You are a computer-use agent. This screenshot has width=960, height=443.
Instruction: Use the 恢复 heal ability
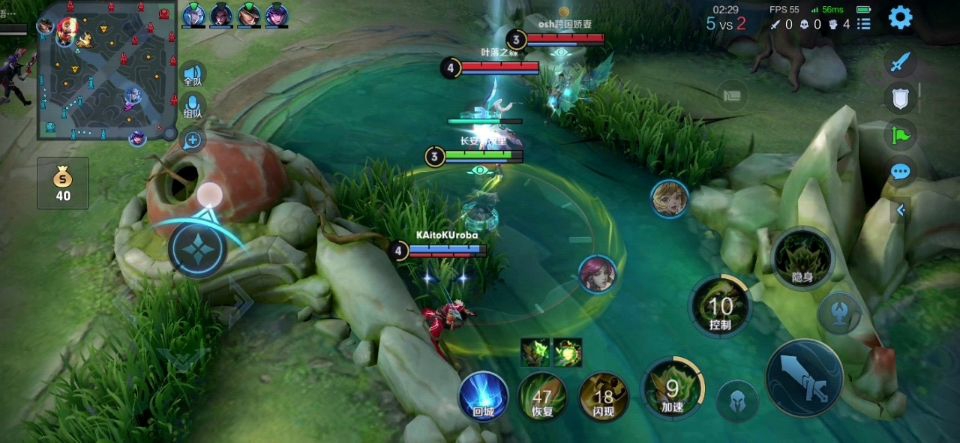[x=543, y=395]
